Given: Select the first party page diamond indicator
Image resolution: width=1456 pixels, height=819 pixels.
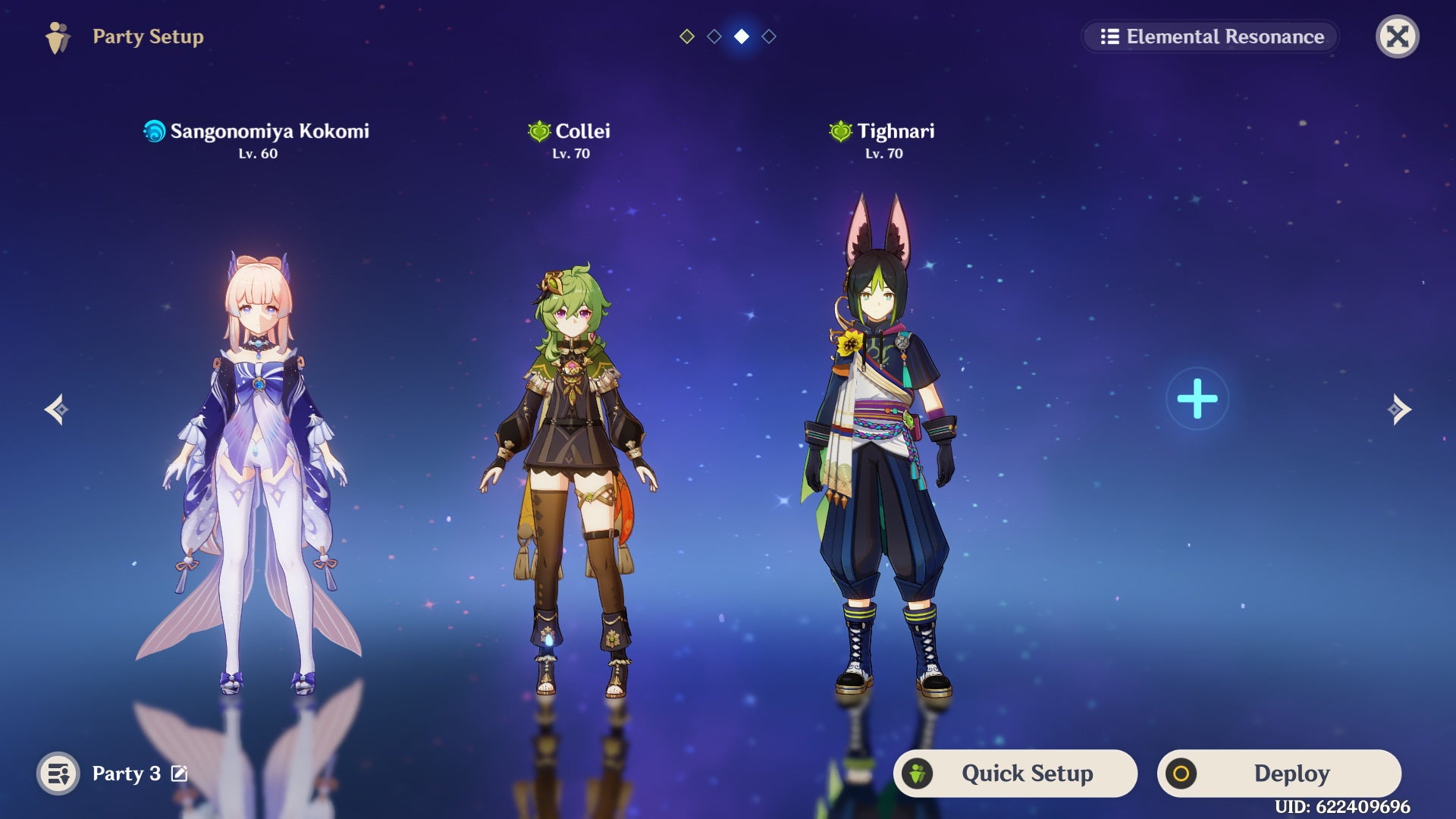Looking at the screenshot, I should pos(687,36).
